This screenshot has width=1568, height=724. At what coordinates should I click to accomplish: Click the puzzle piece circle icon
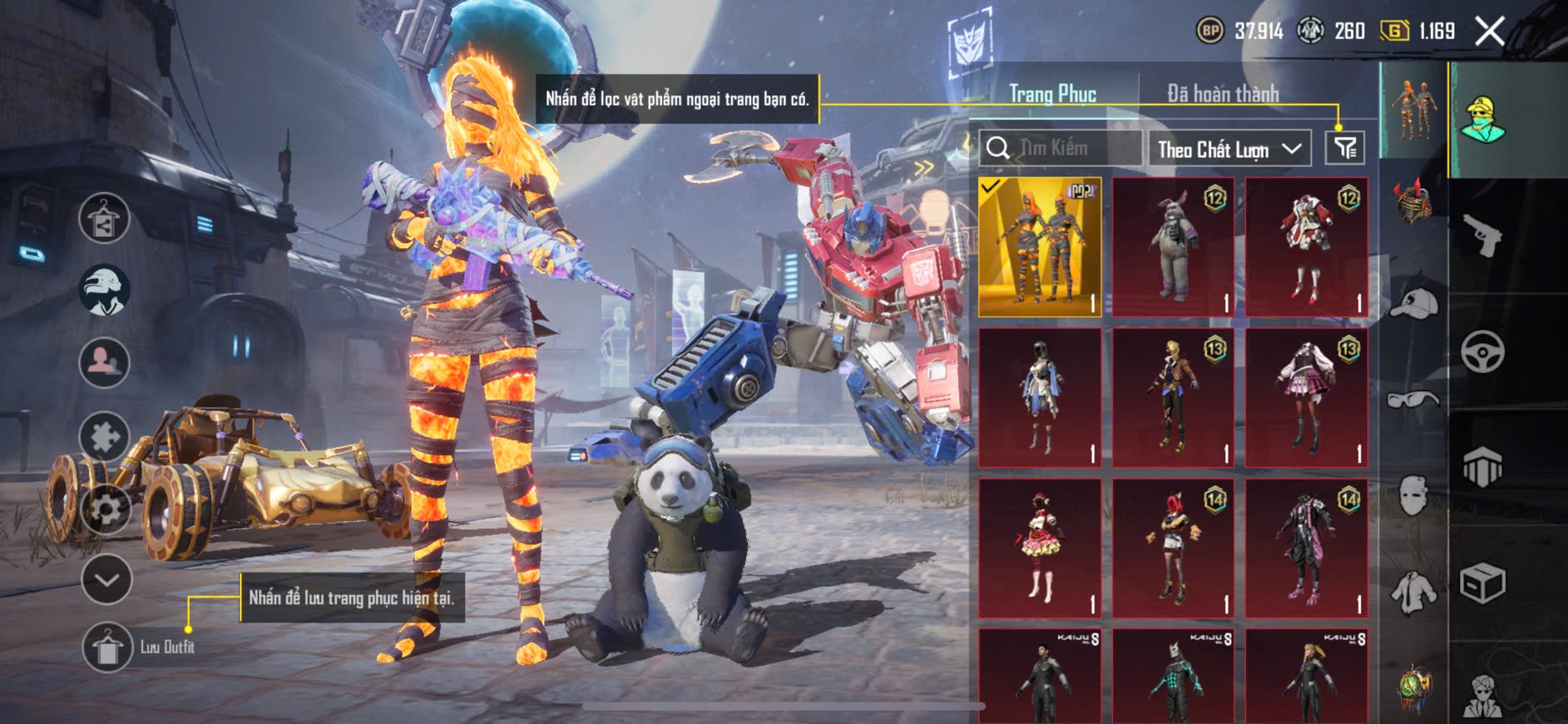(x=104, y=436)
